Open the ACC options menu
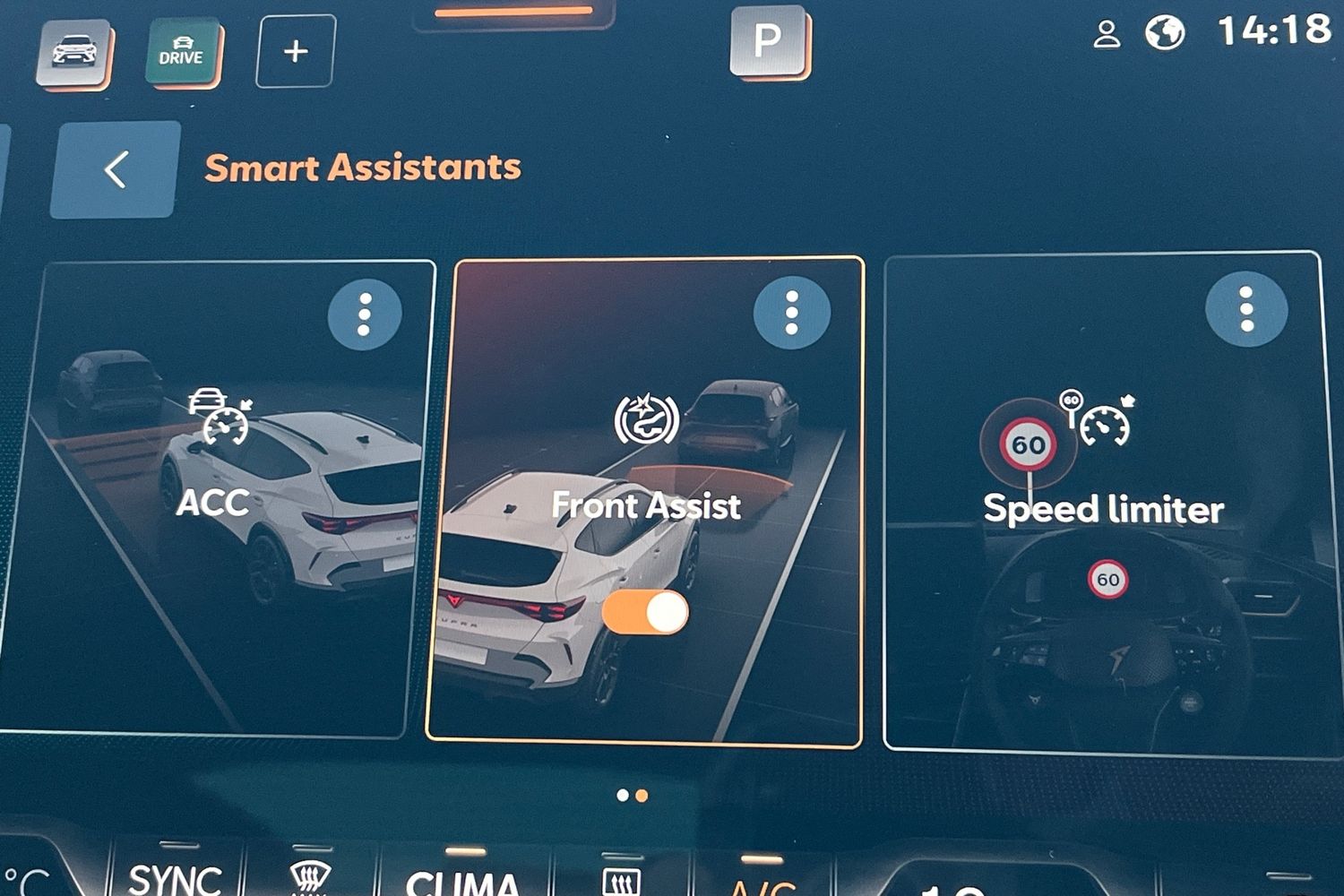The image size is (1344, 896). tap(364, 314)
